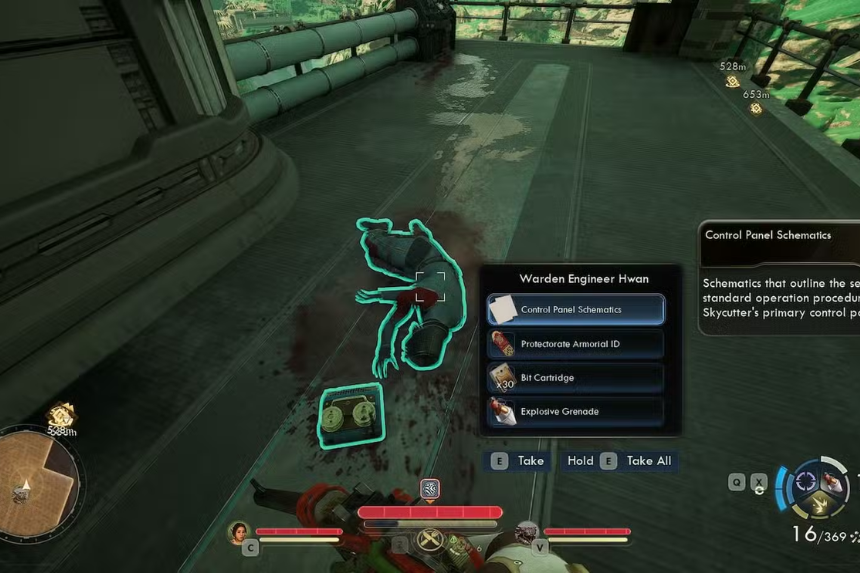The image size is (860, 573).
Task: Click the status icon above center health bar
Action: click(x=430, y=489)
